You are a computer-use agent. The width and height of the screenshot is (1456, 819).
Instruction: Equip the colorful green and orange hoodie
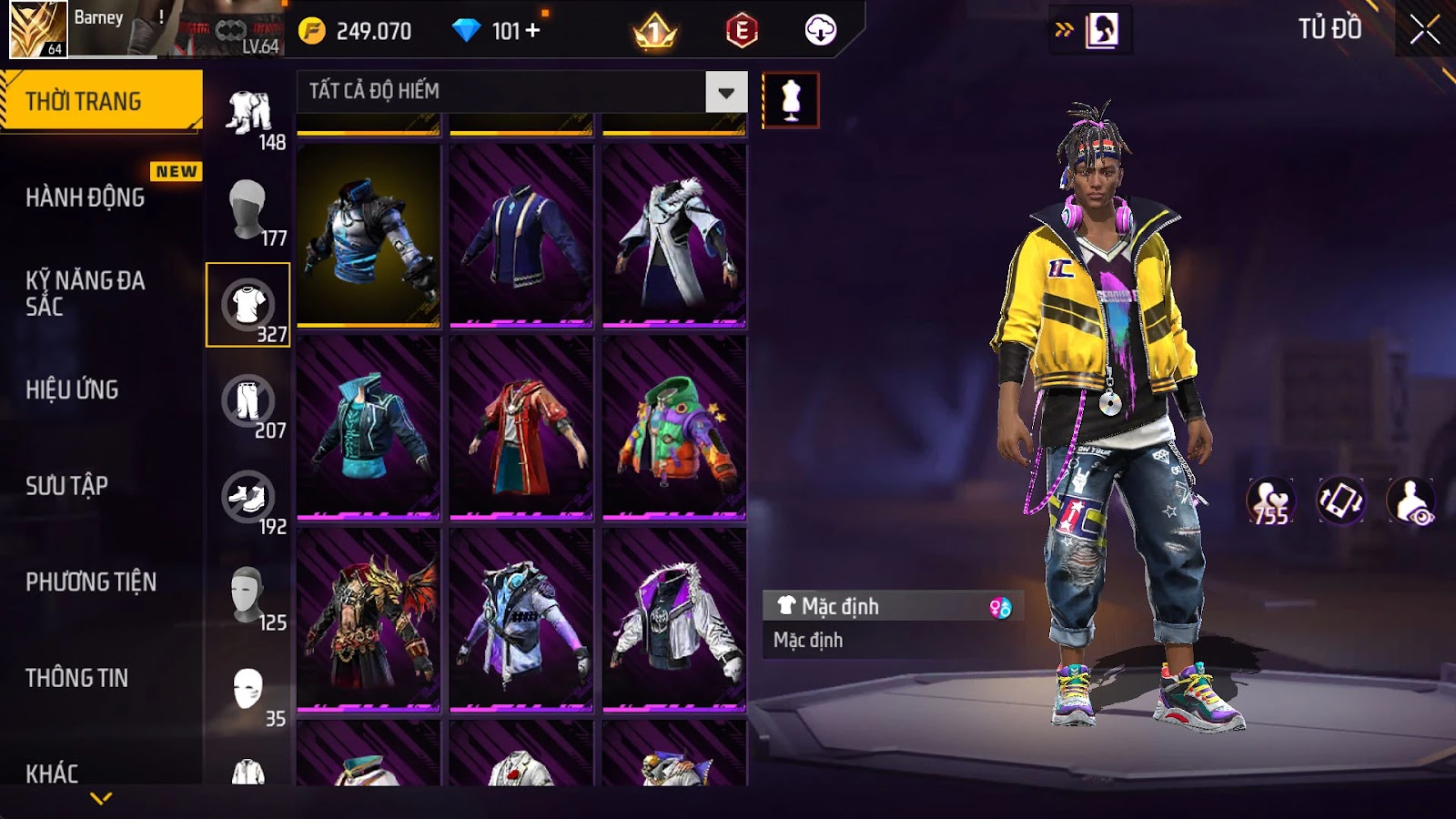[x=674, y=427]
